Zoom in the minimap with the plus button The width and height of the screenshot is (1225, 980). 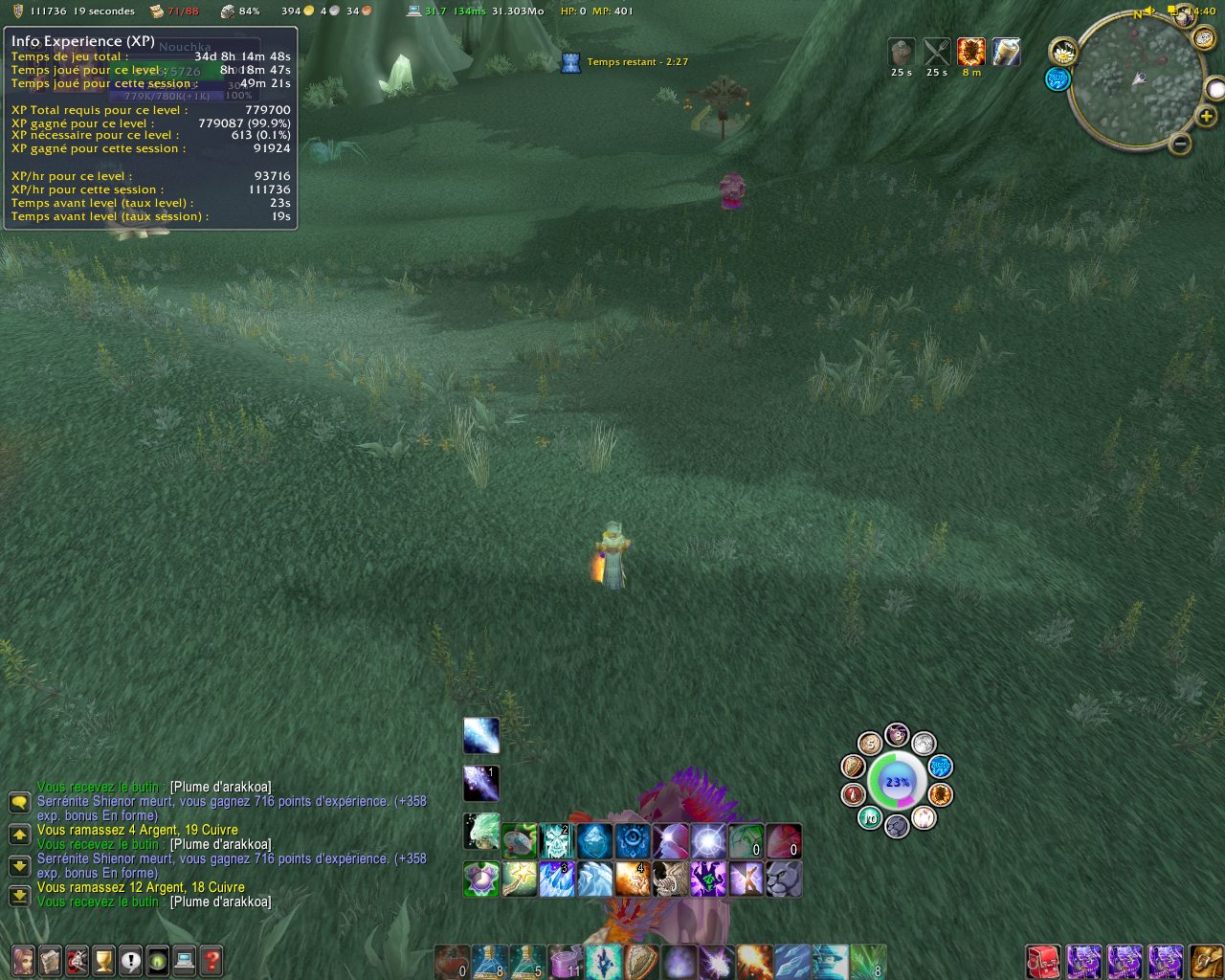tap(1206, 117)
